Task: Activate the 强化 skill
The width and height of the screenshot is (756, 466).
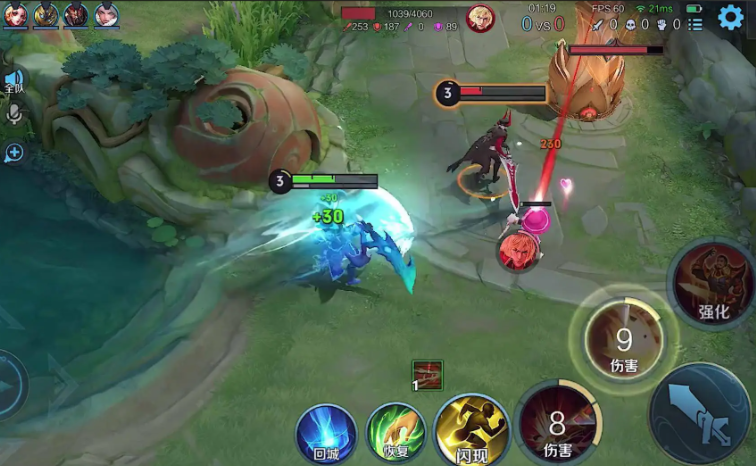Action: pyautogui.click(x=713, y=285)
